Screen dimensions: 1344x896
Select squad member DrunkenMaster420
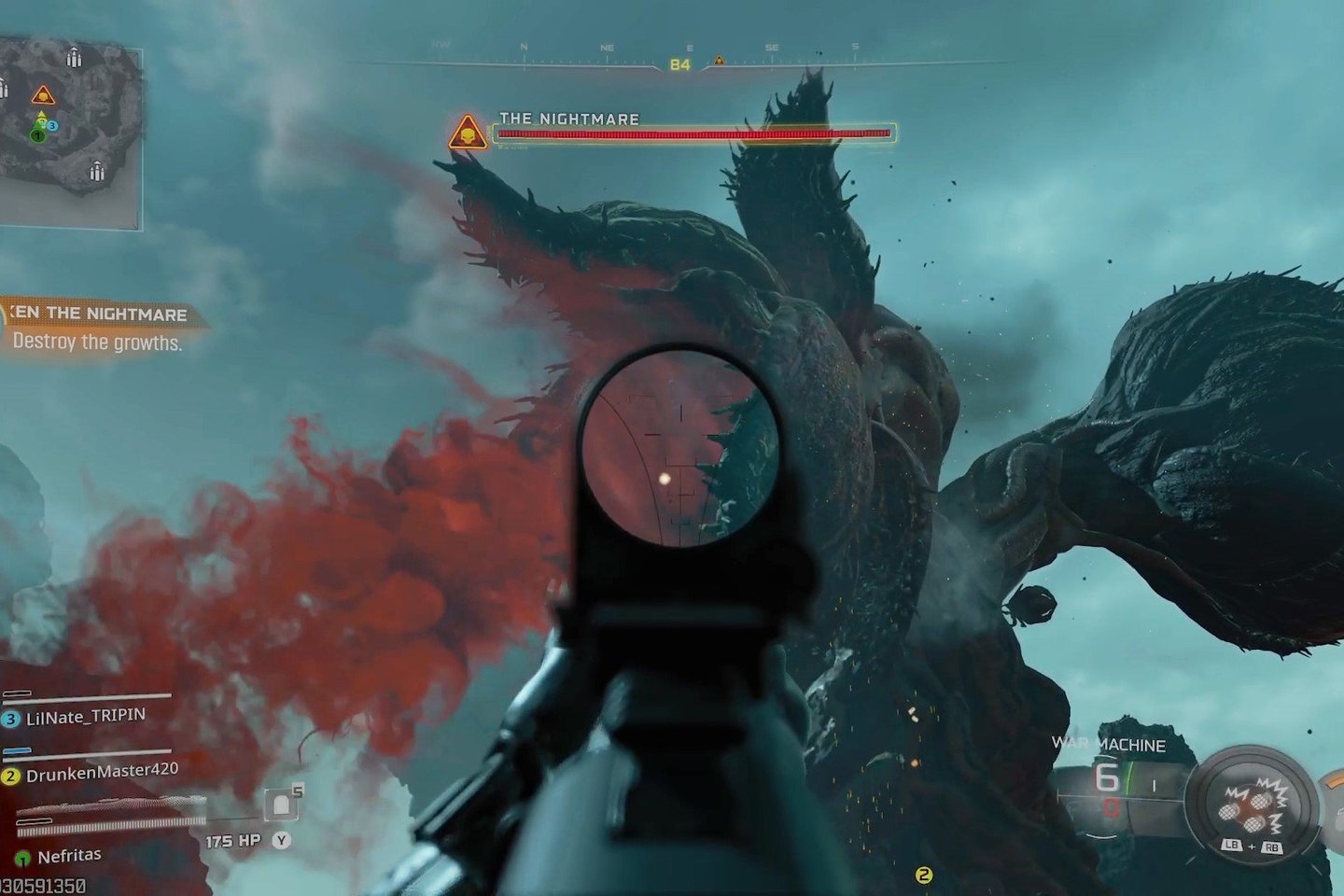click(x=101, y=773)
